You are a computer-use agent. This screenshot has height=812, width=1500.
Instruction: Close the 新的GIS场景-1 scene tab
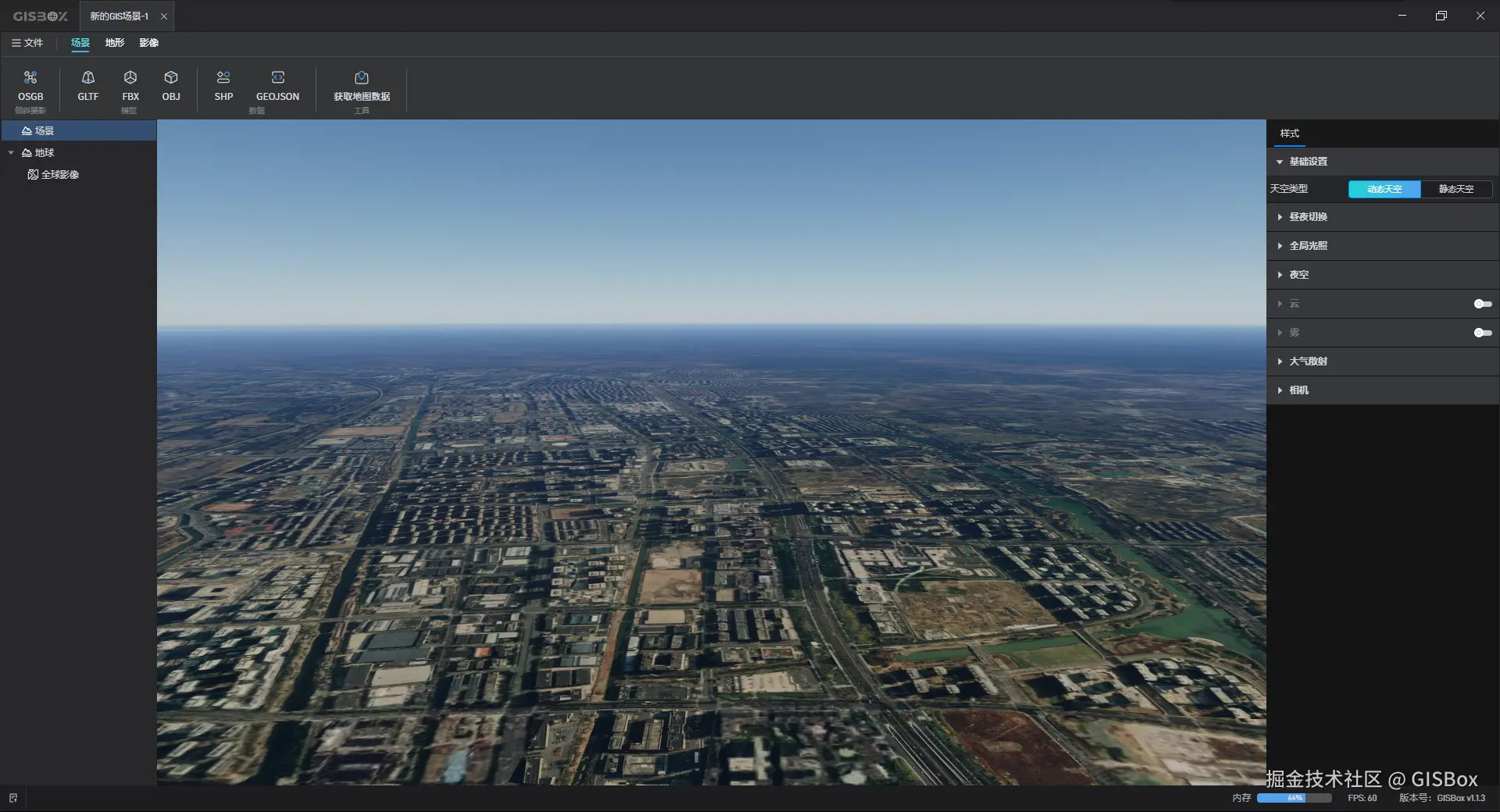(x=164, y=16)
